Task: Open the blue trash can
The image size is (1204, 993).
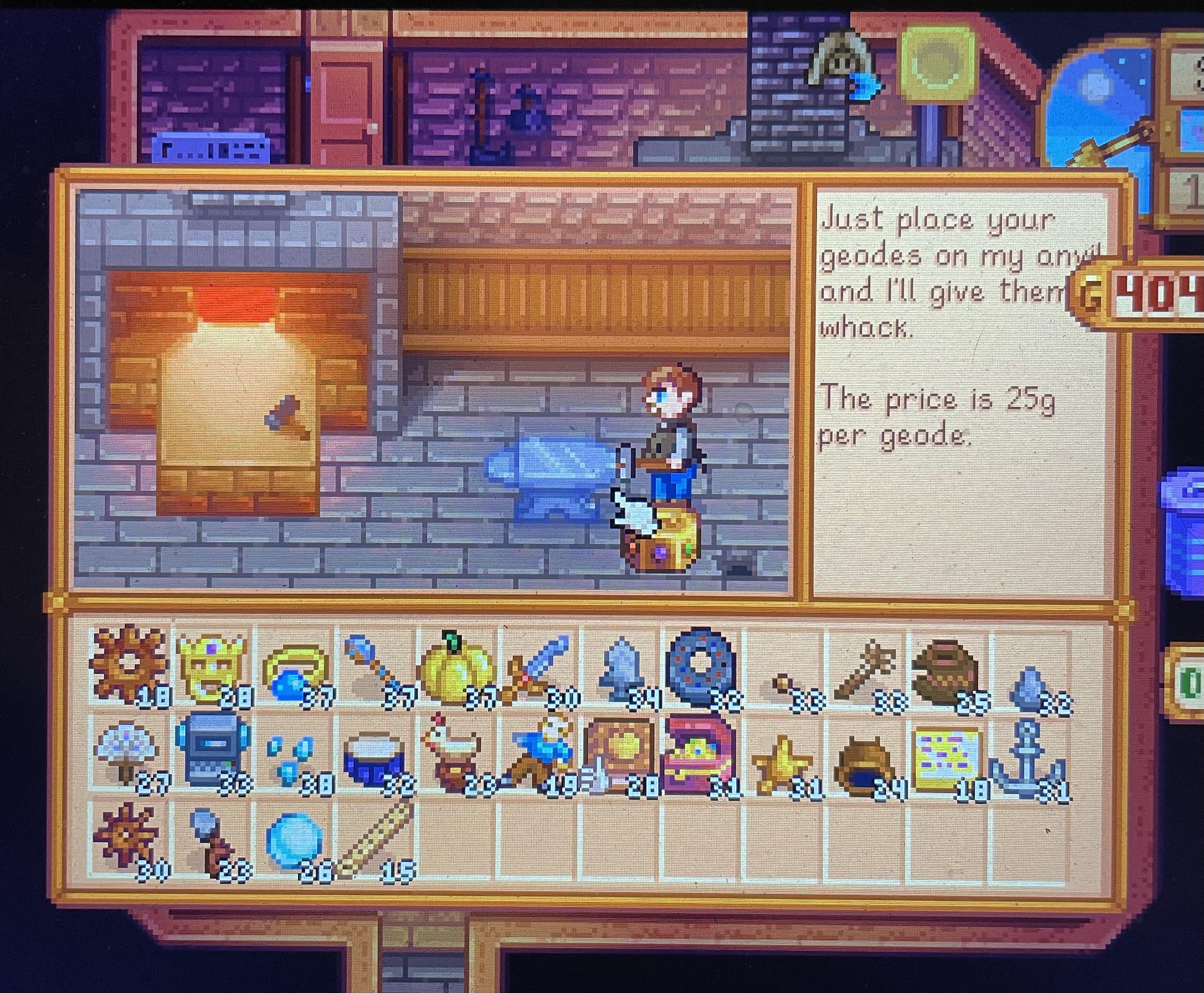Action: [x=1185, y=532]
